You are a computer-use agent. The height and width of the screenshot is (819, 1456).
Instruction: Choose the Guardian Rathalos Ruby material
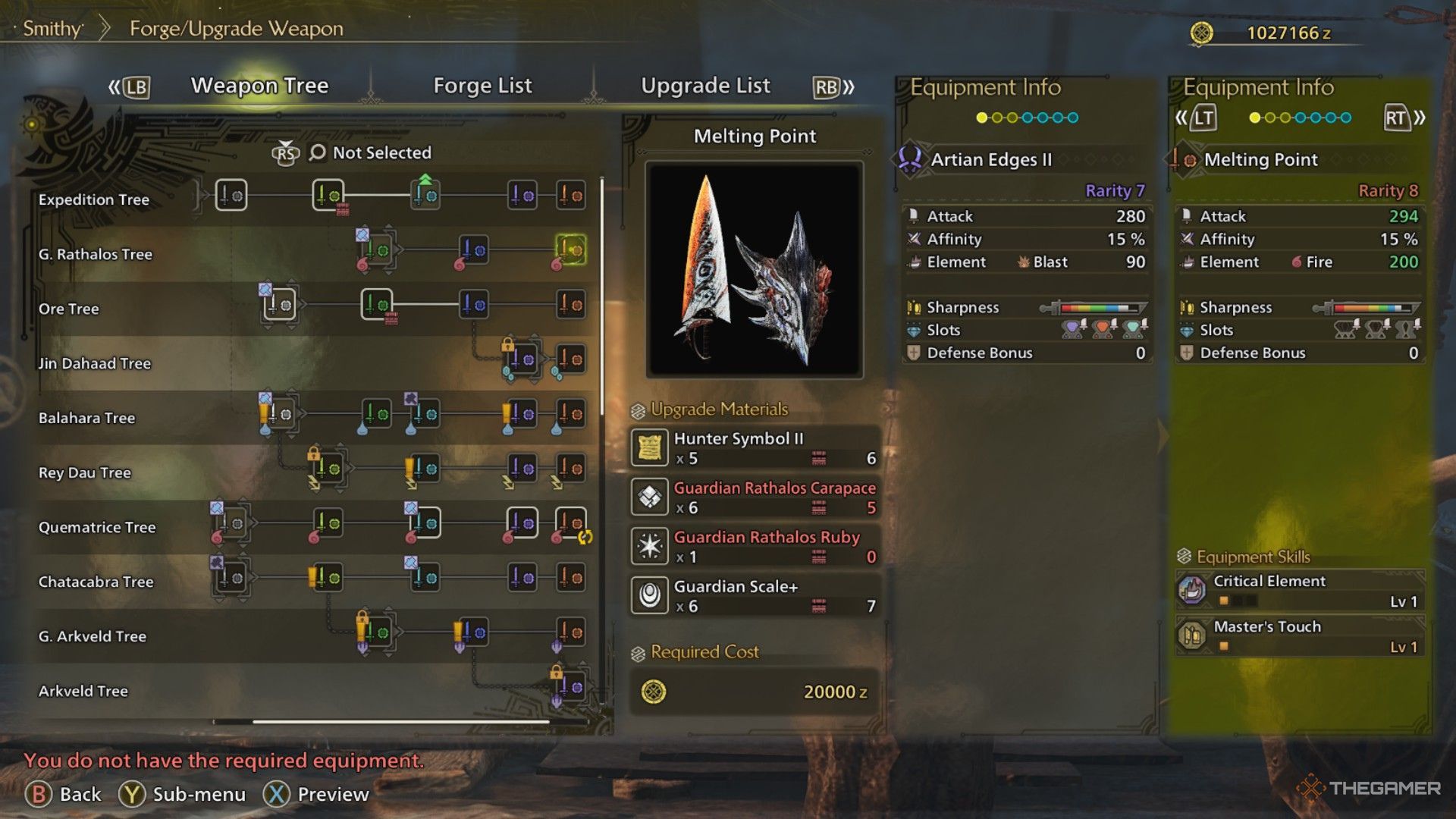[x=755, y=546]
